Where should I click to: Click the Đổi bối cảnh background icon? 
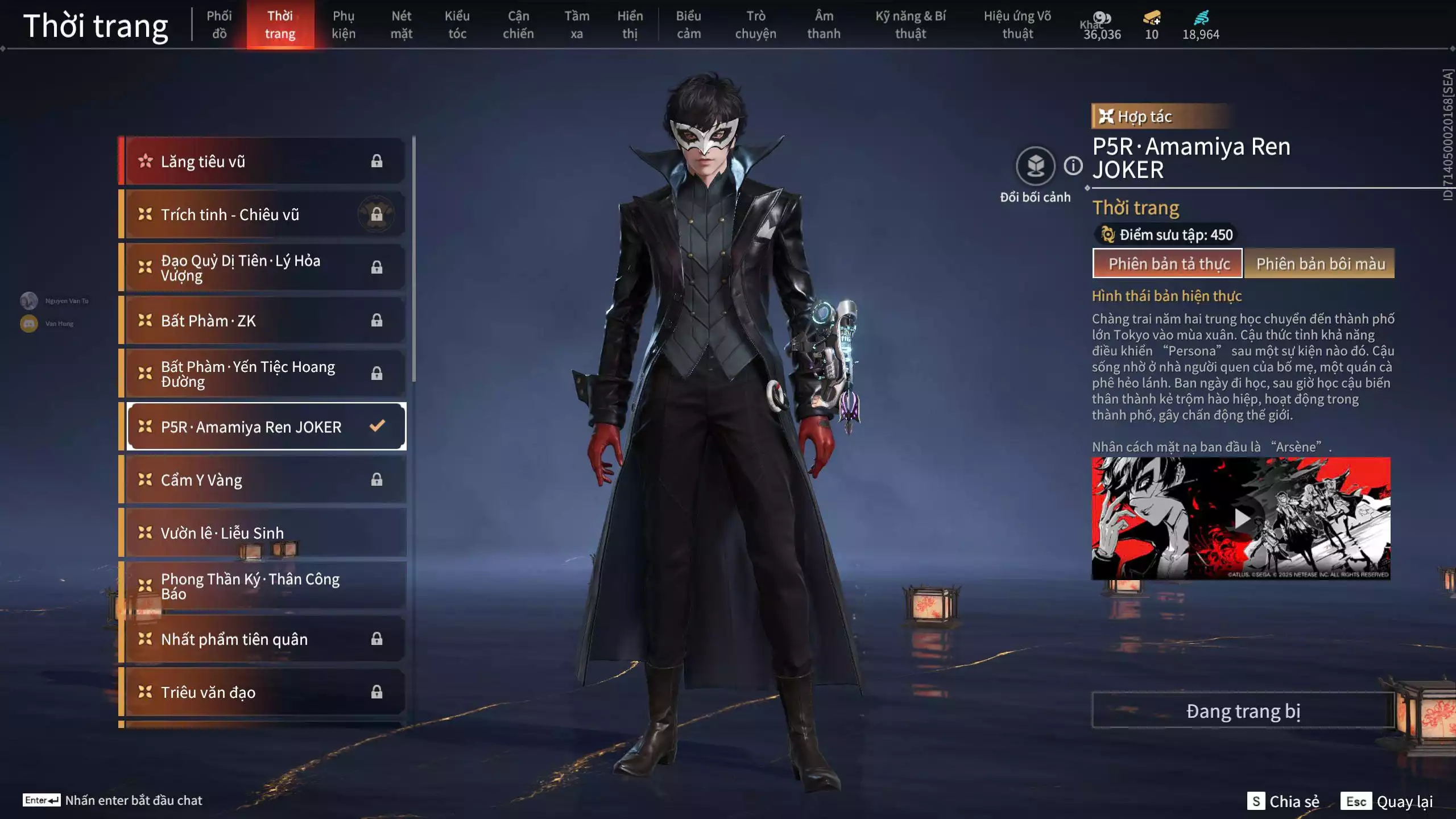click(1035, 166)
